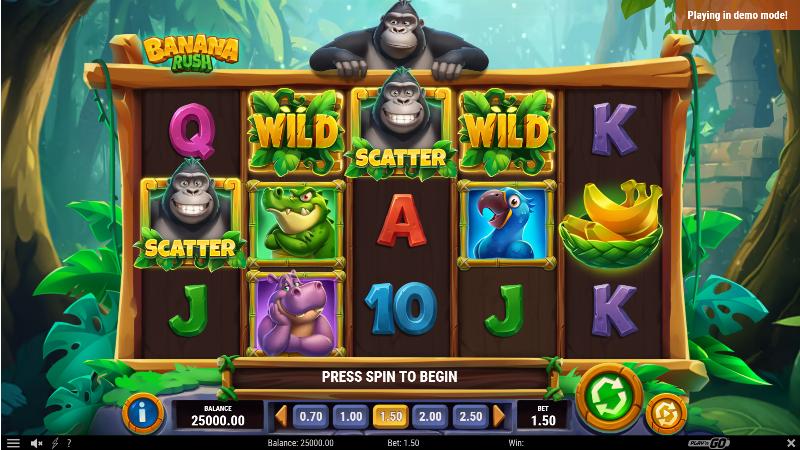Spin the reels with the green button

click(x=604, y=396)
